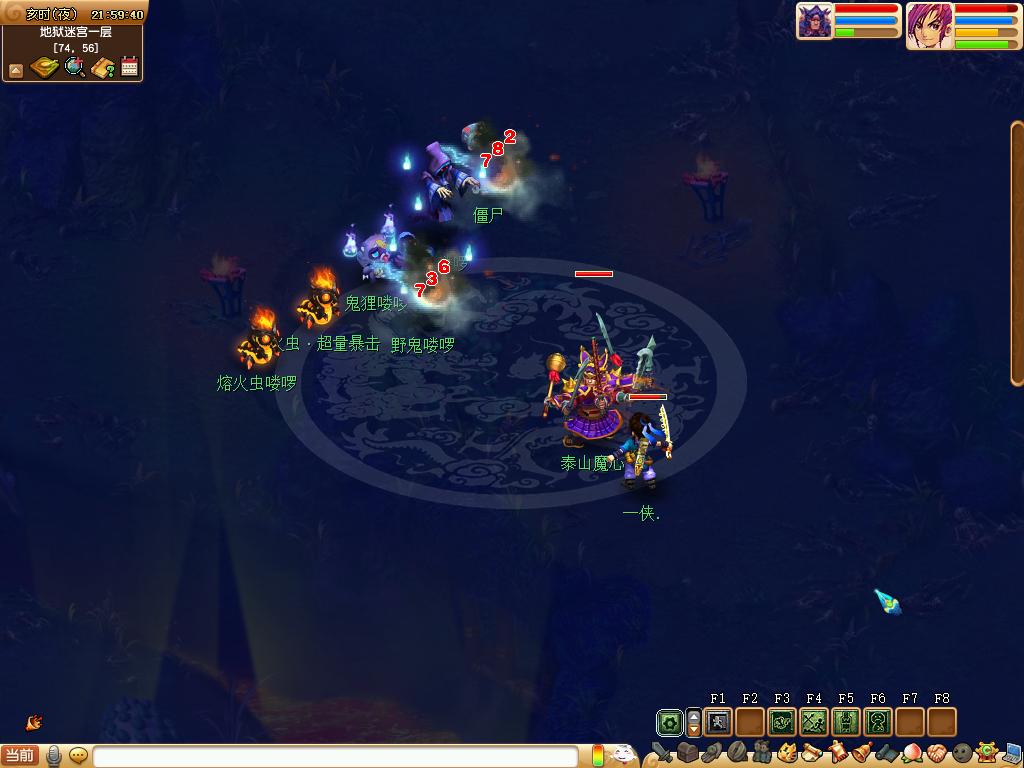This screenshot has height=768, width=1024.
Task: Open the red calendar of events
Action: [x=130, y=68]
